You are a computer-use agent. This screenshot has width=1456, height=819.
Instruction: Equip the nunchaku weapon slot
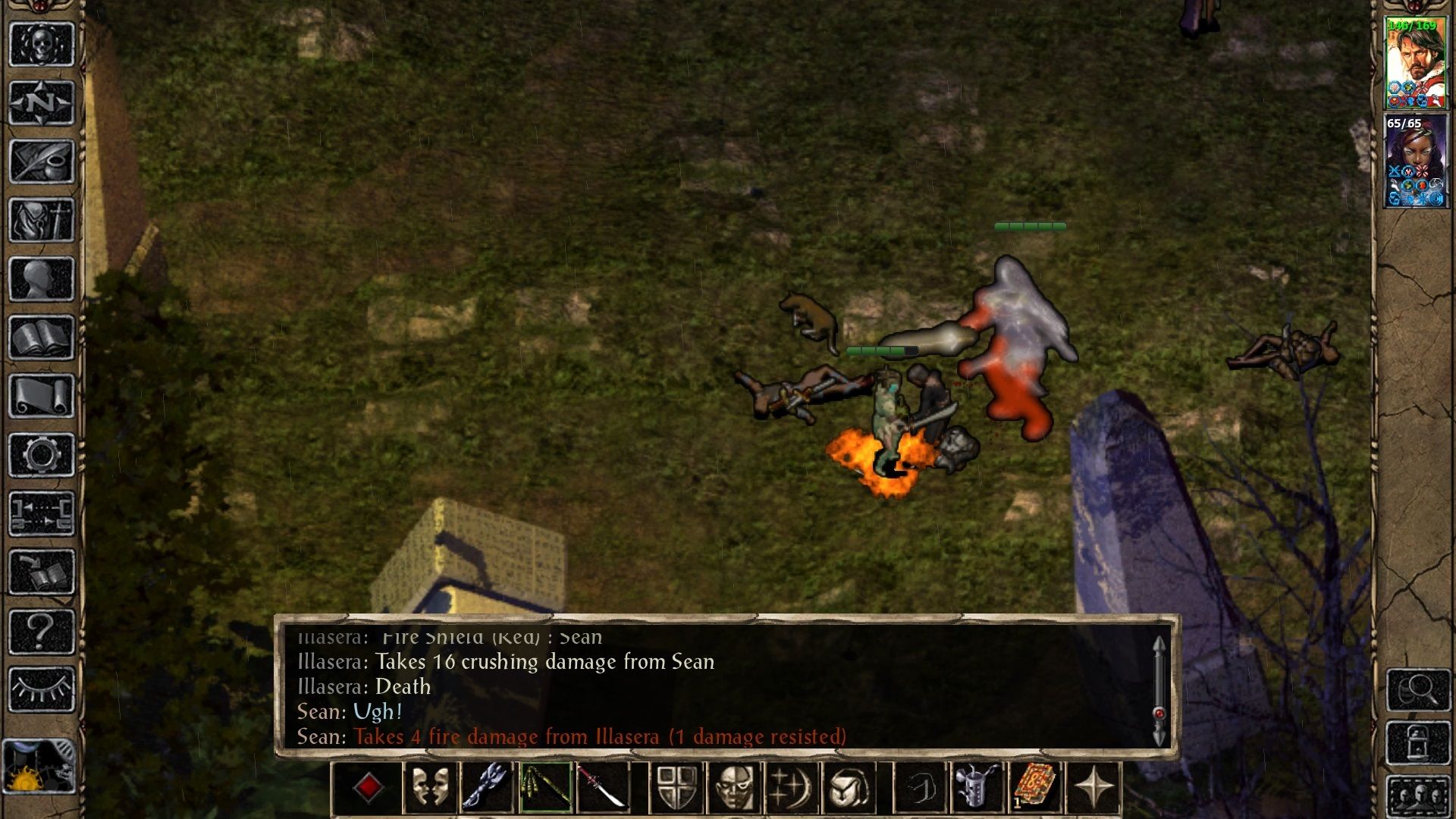tap(545, 787)
